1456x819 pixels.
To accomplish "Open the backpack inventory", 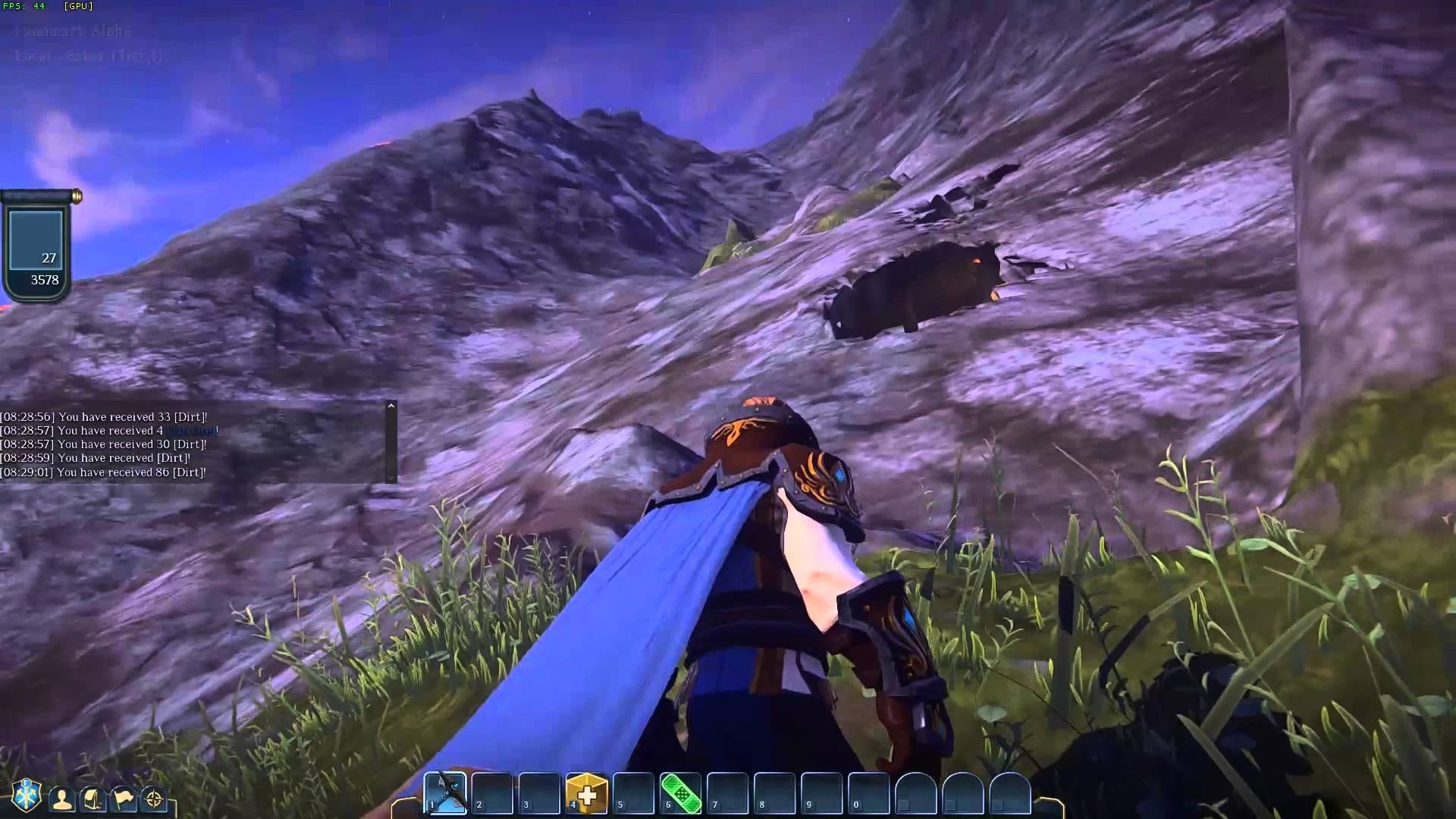I will [x=93, y=799].
